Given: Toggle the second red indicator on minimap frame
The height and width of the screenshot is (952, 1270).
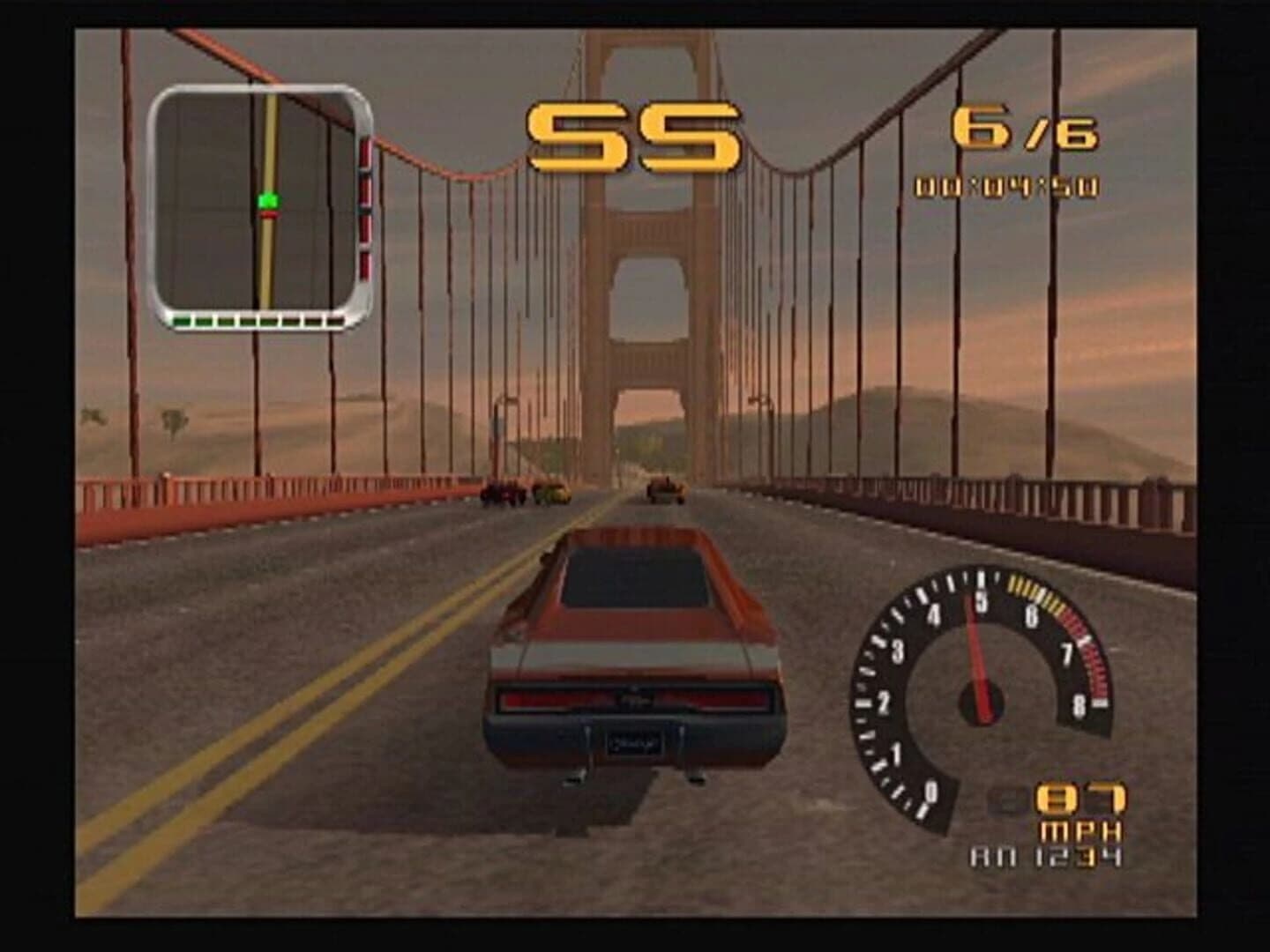Looking at the screenshot, I should tap(365, 190).
